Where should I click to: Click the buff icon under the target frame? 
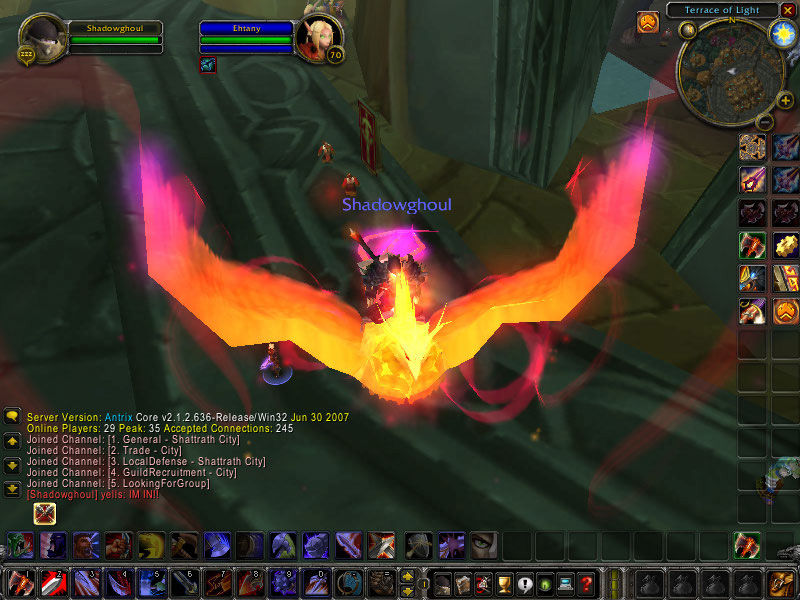pos(208,65)
